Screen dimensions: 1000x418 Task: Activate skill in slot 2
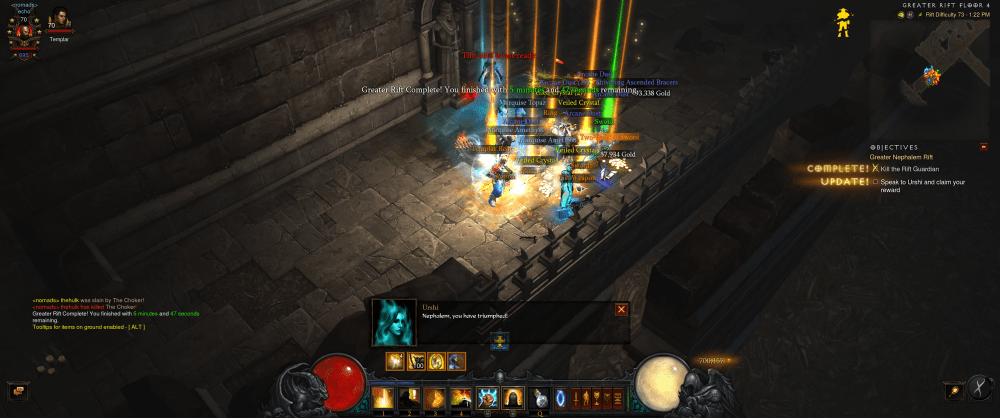pyautogui.click(x=408, y=399)
